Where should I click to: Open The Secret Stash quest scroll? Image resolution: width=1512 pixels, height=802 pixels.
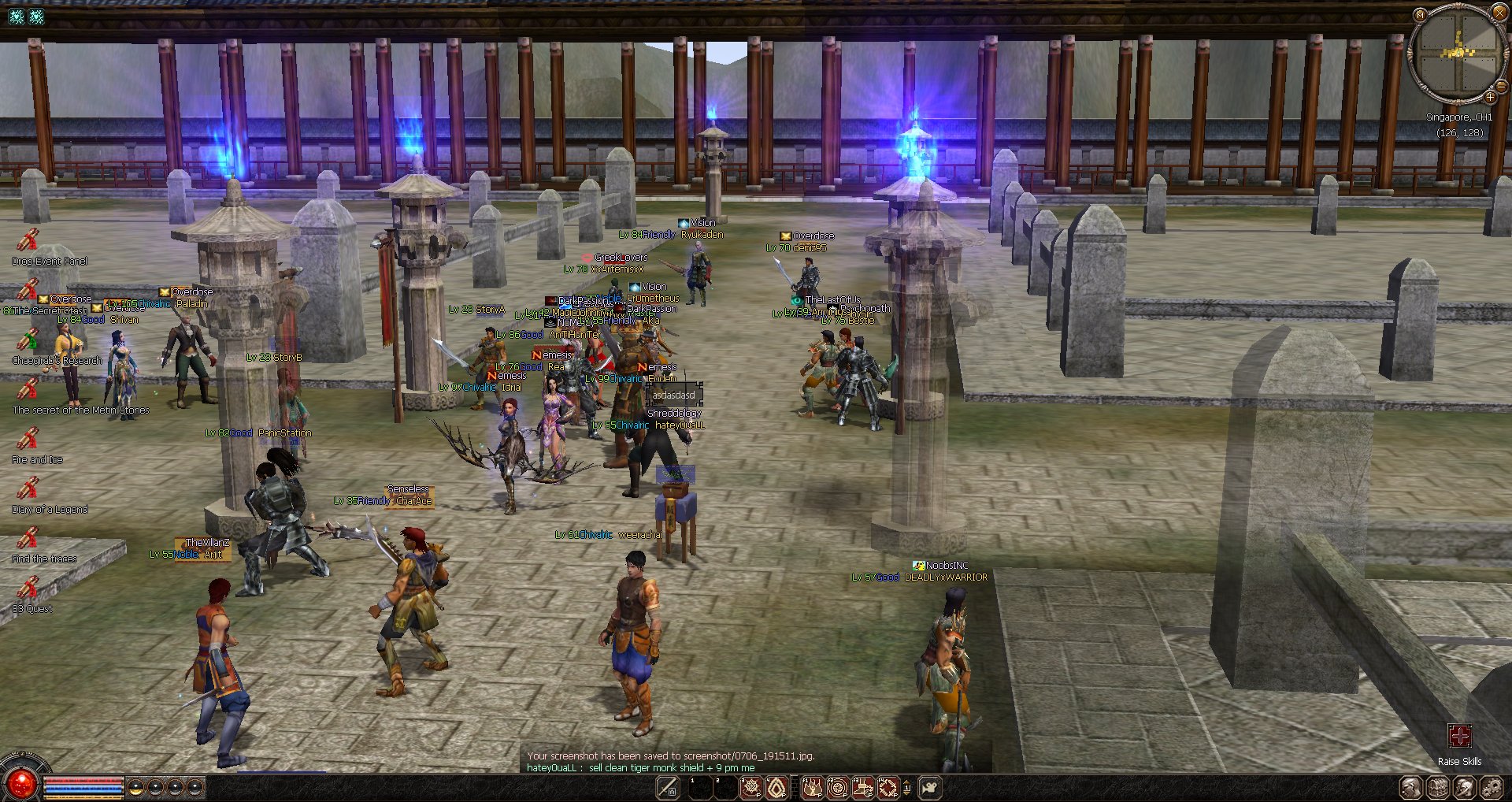click(x=28, y=289)
